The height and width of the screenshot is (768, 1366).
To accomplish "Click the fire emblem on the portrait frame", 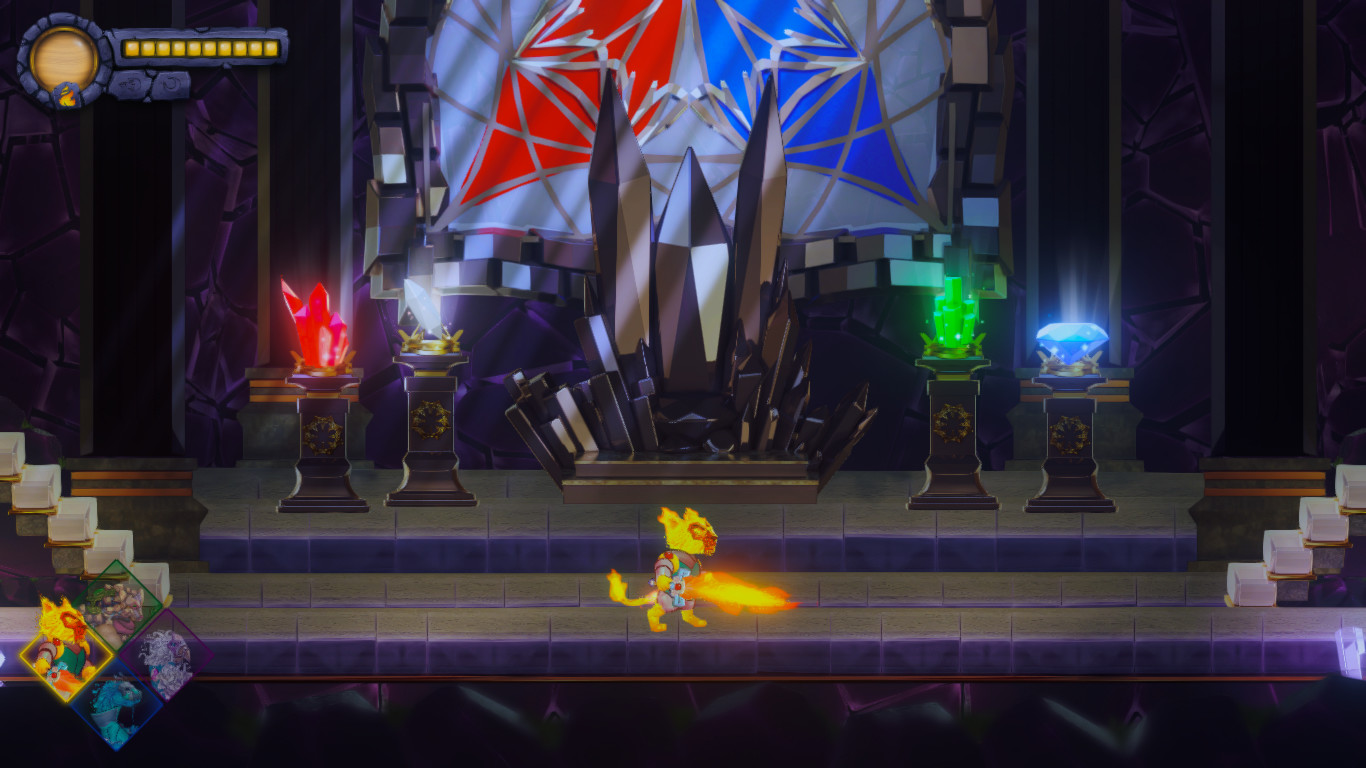I will pos(67,95).
